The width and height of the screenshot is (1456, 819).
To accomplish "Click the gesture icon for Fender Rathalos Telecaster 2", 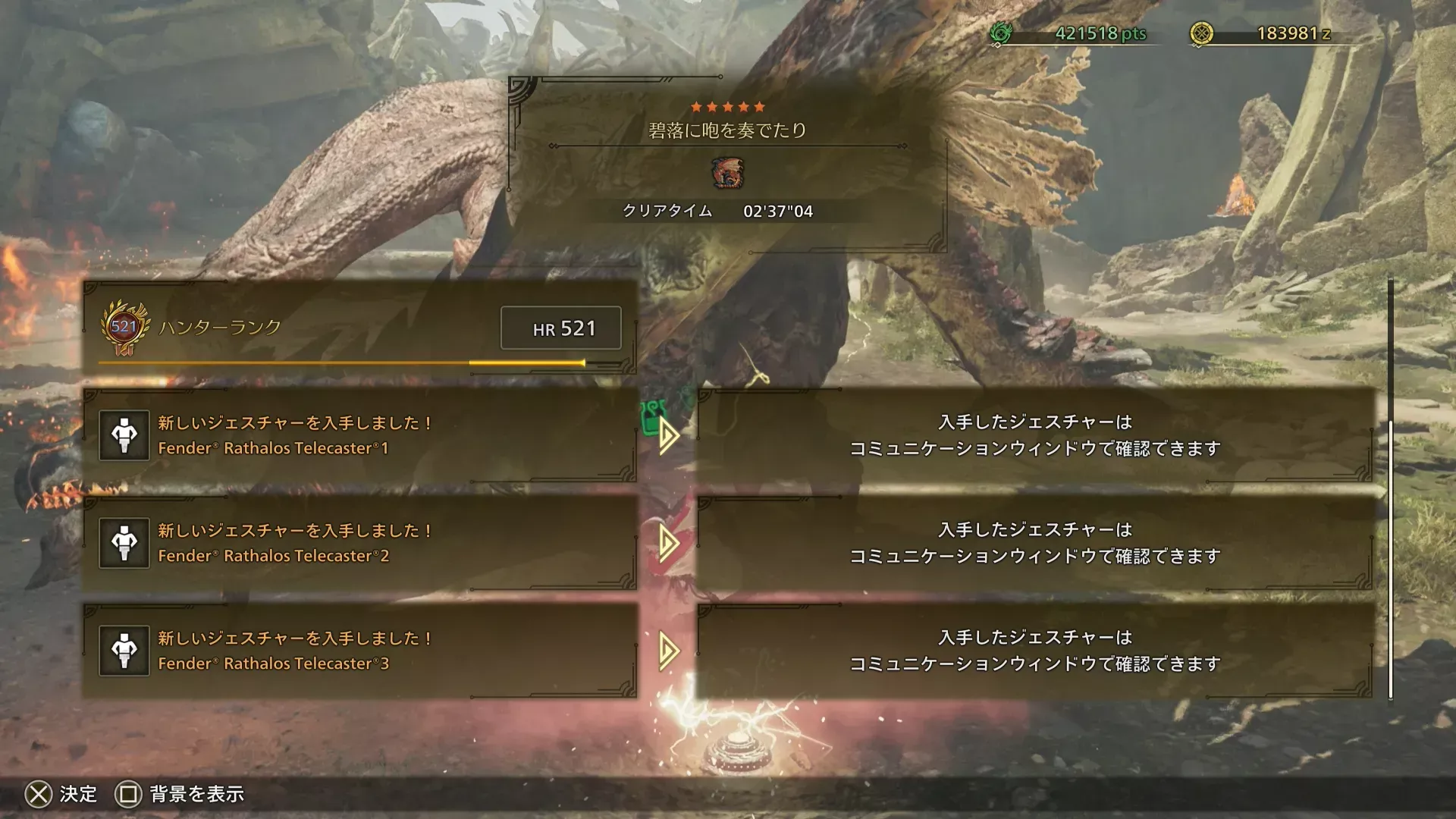I will [124, 543].
